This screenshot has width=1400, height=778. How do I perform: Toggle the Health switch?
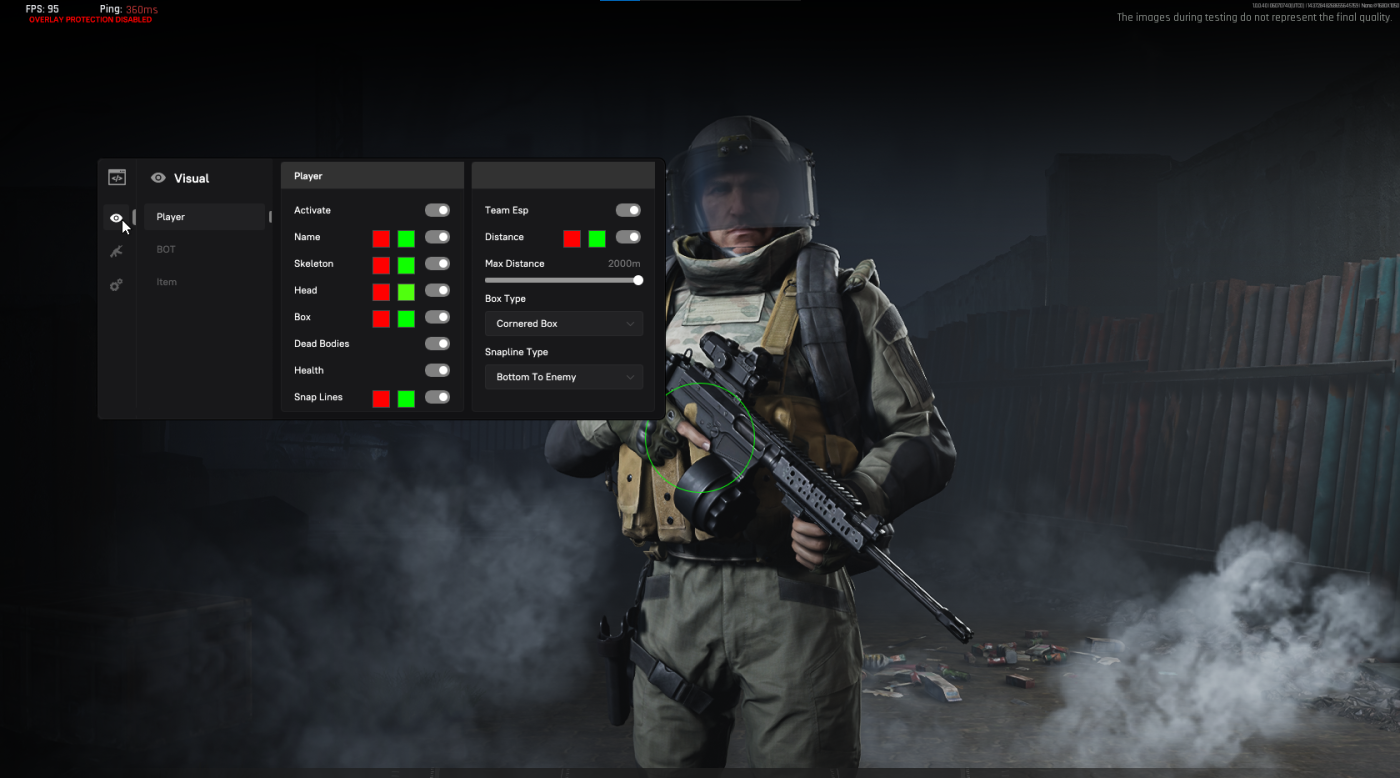click(437, 371)
